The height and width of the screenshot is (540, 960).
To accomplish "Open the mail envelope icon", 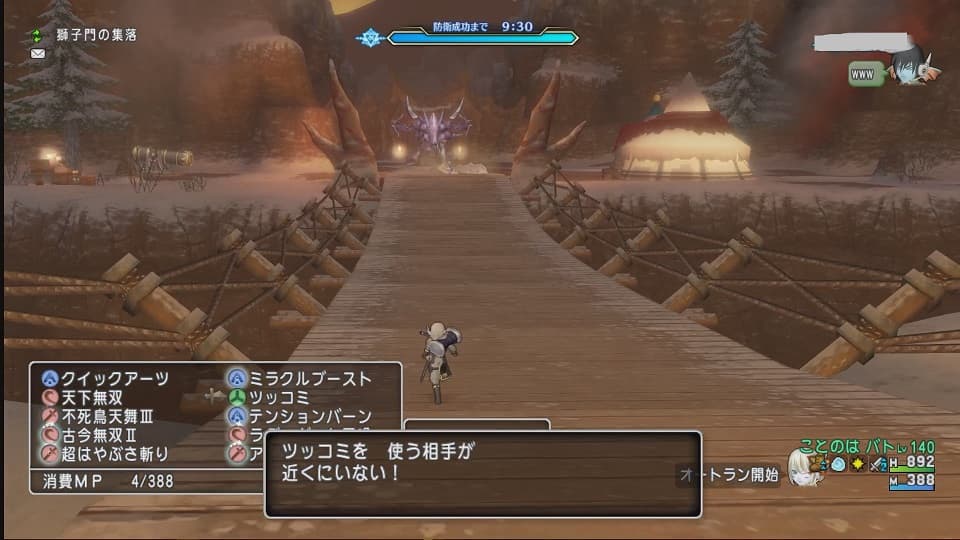I will coord(38,53).
